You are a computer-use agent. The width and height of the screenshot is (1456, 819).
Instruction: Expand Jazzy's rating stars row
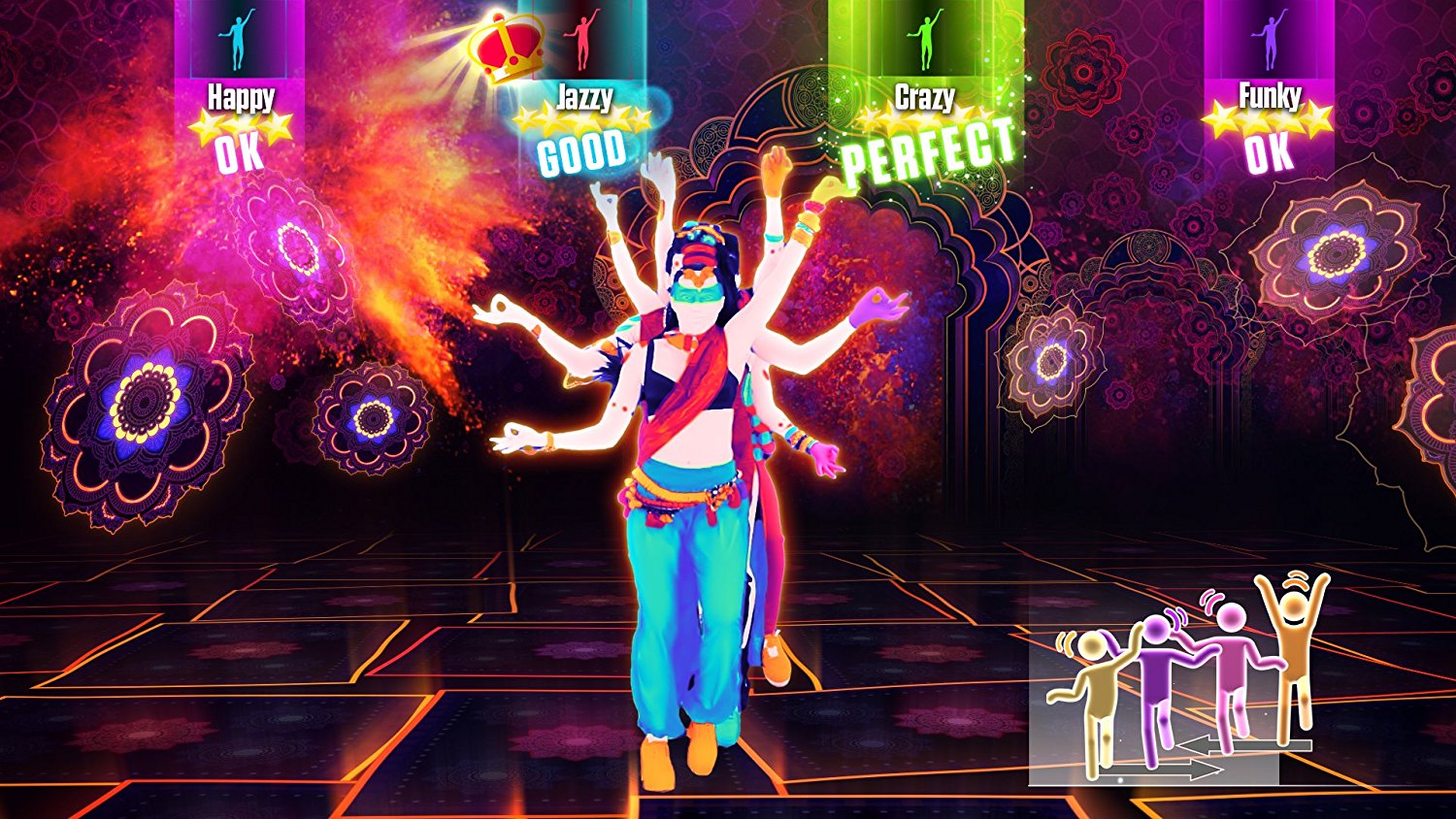(582, 121)
